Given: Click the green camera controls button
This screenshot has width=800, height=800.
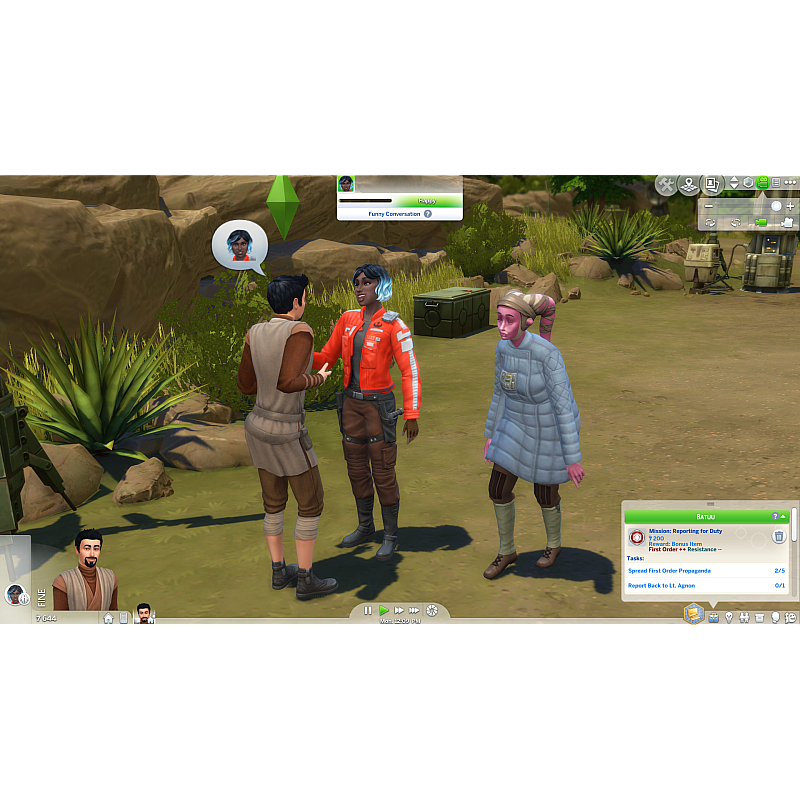Looking at the screenshot, I should click(763, 183).
